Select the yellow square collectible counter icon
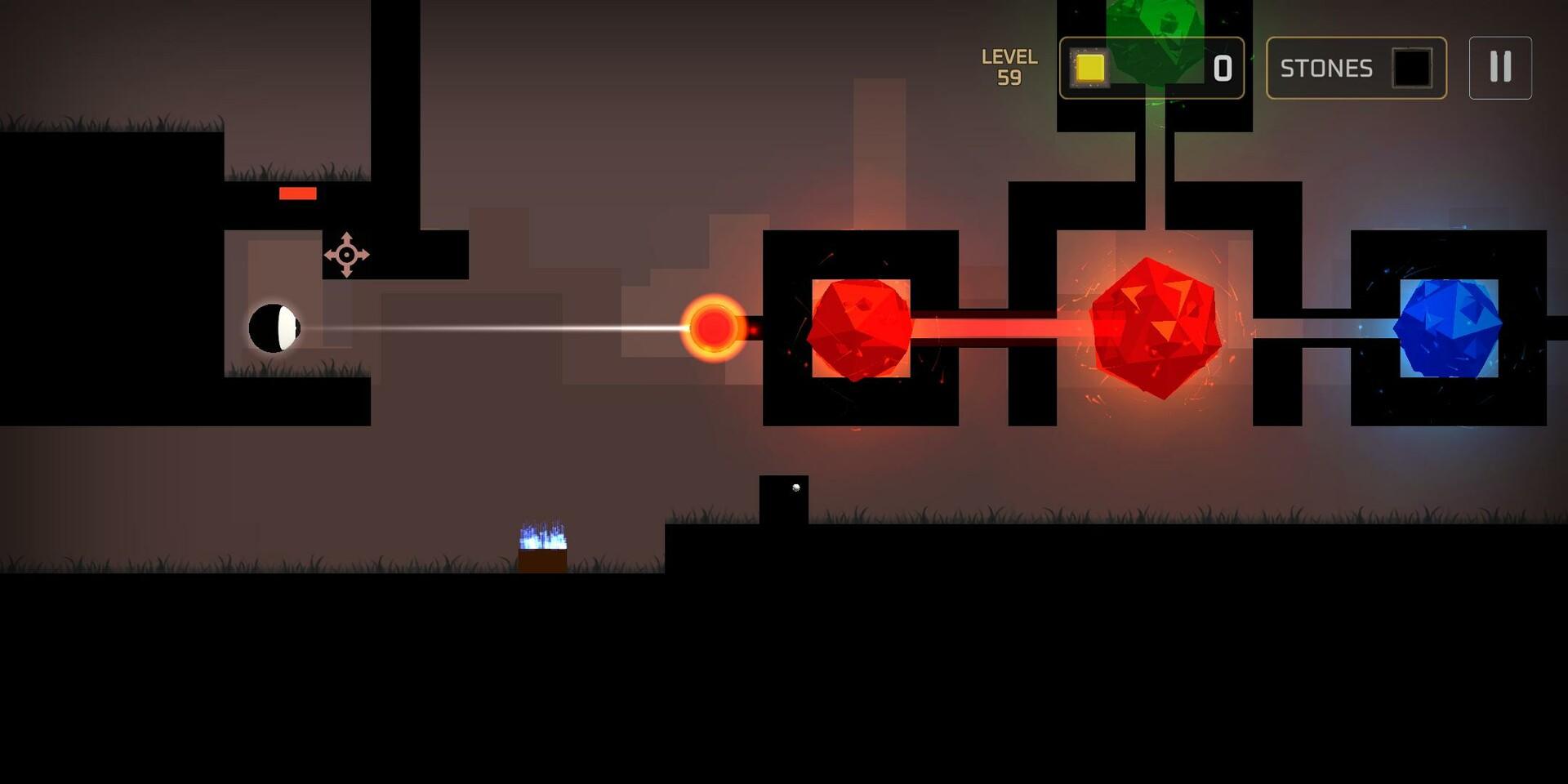 point(1089,69)
